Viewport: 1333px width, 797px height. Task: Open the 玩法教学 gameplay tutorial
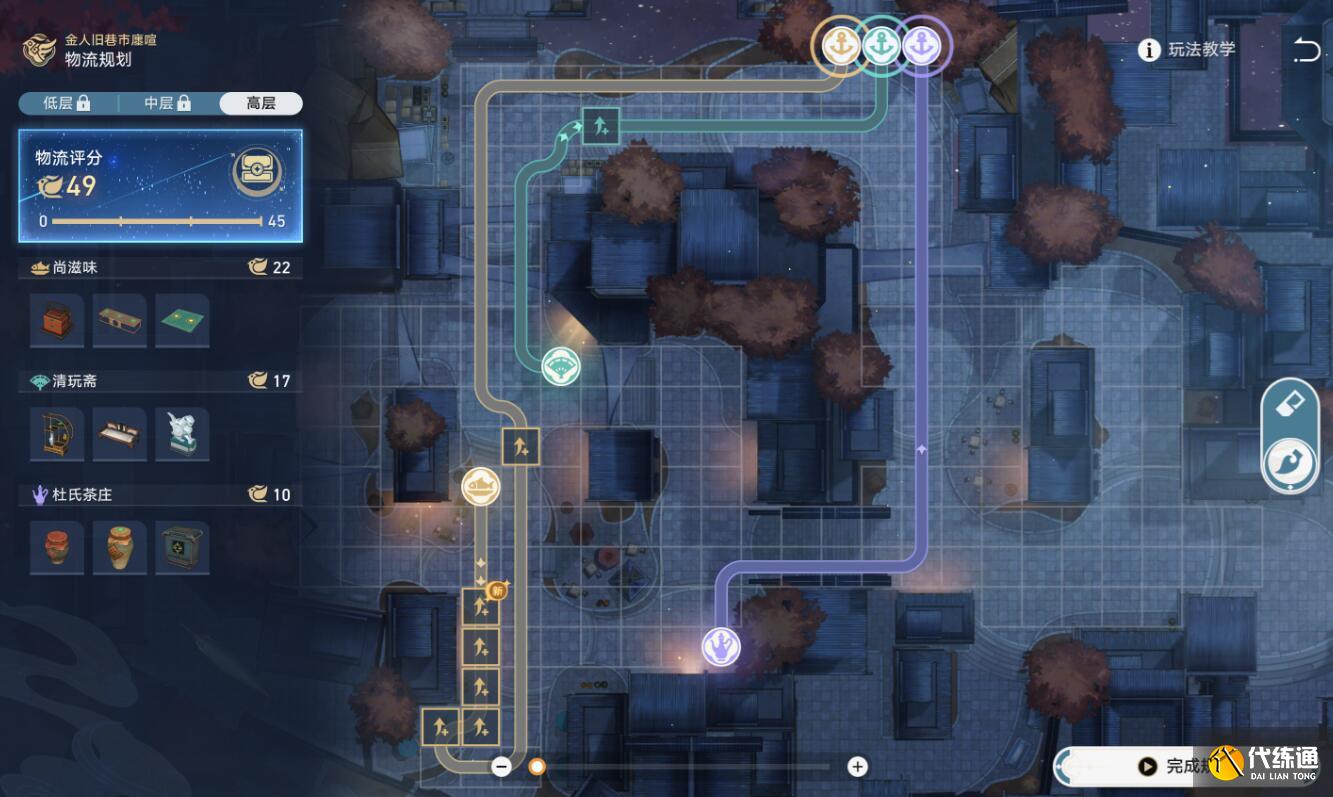(1188, 50)
